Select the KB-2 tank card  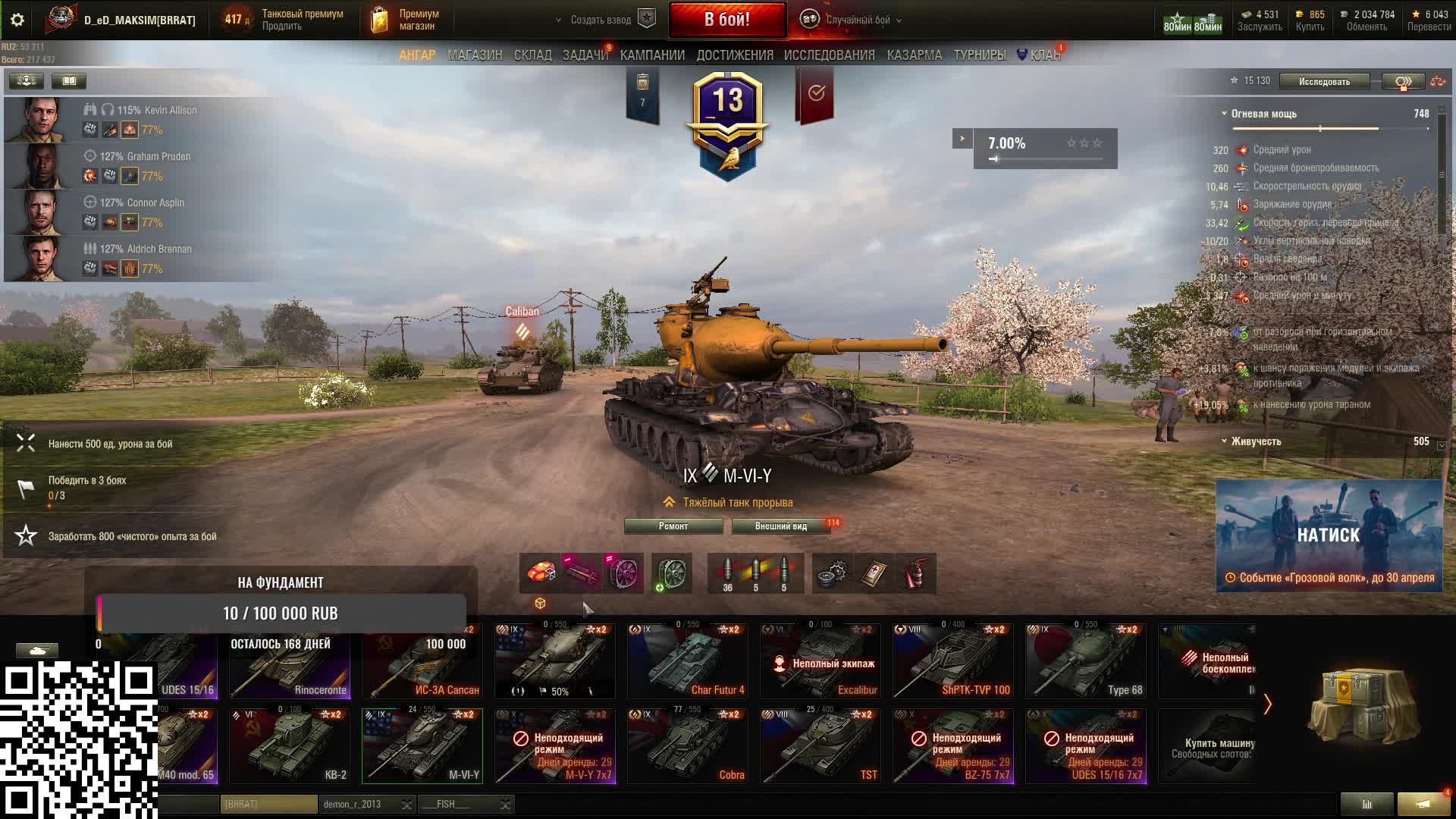pos(290,746)
